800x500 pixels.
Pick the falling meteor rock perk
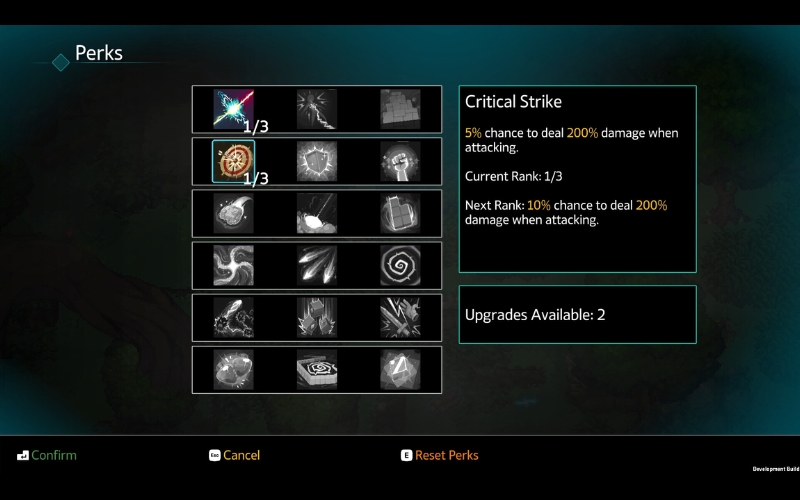tap(233, 213)
